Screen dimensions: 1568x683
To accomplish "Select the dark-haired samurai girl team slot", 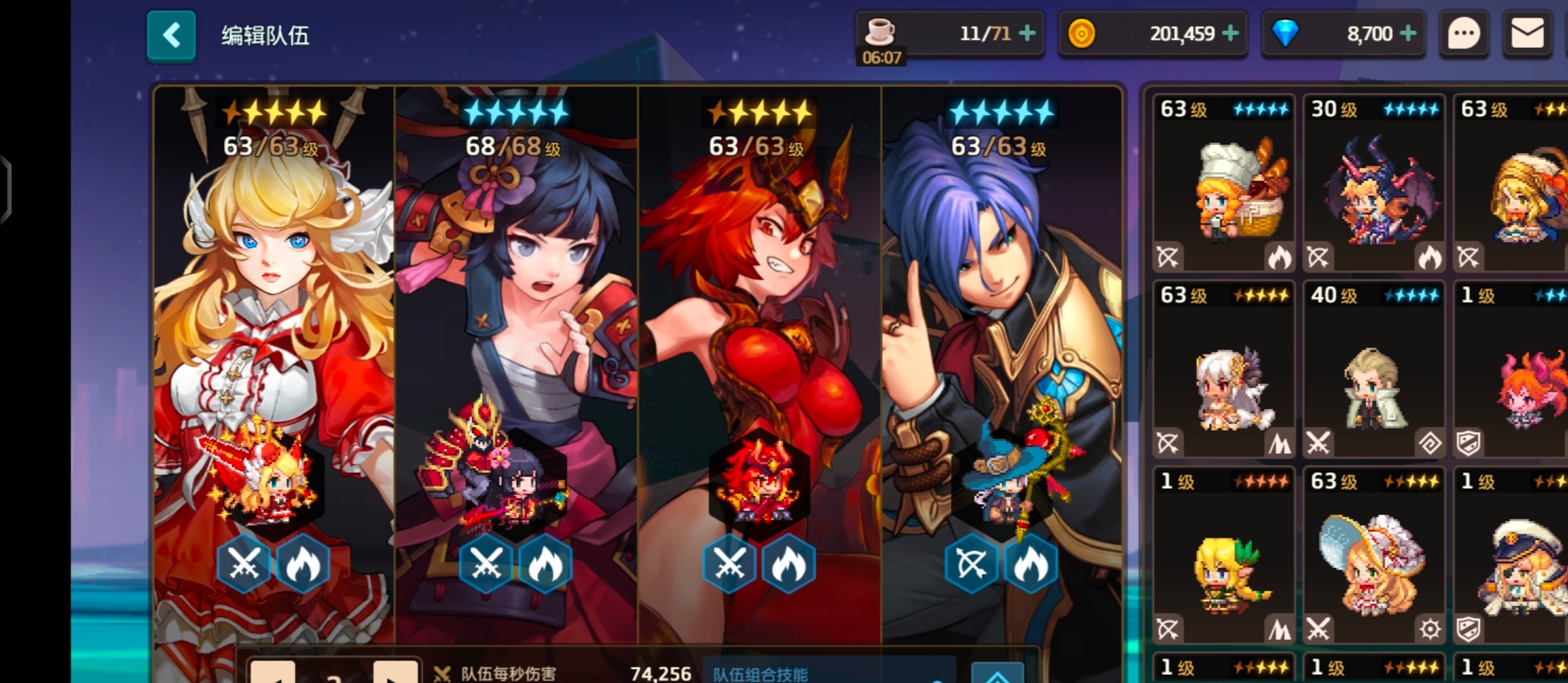I will pyautogui.click(x=516, y=352).
